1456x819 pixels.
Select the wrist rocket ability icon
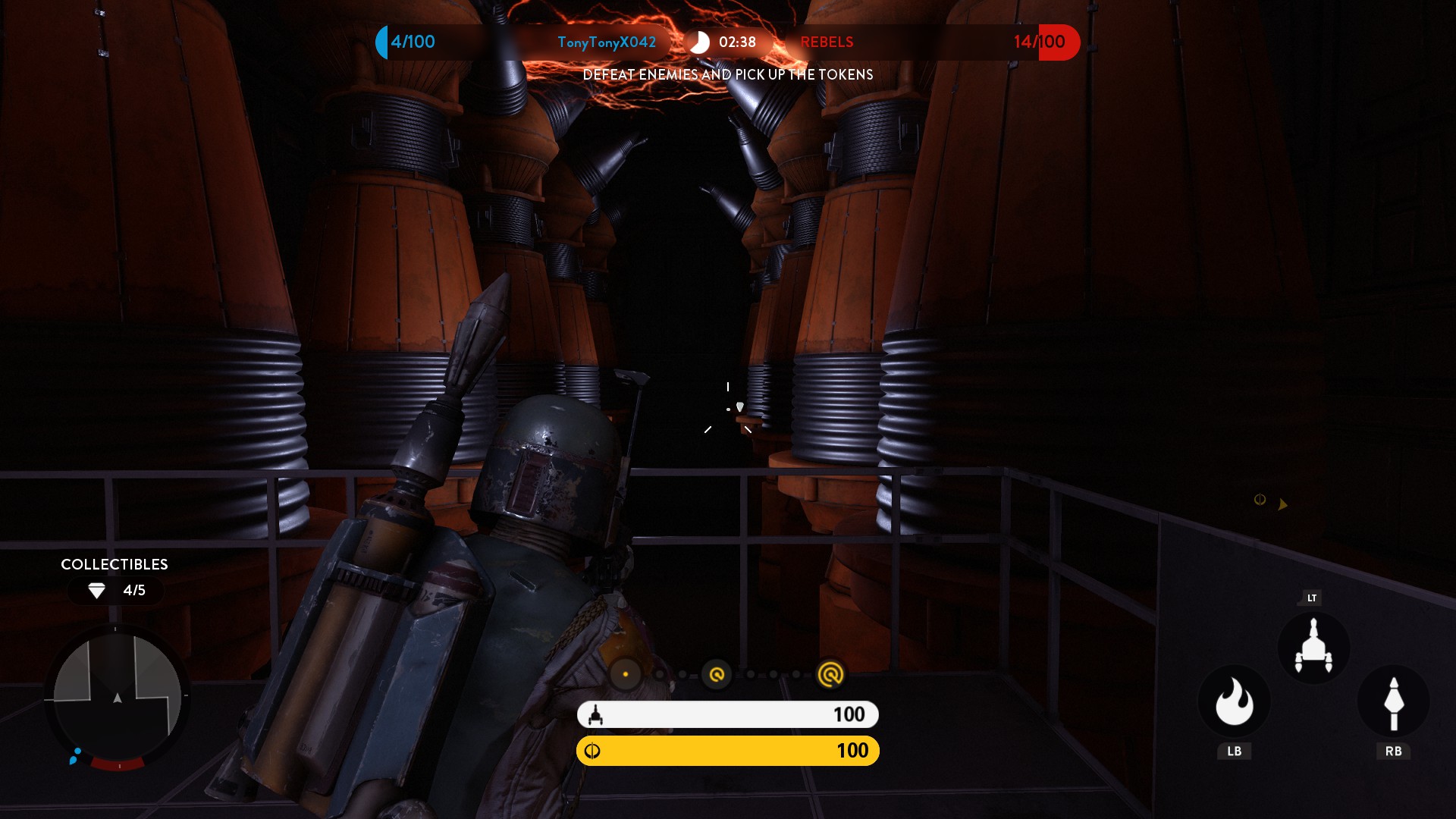tap(1393, 701)
